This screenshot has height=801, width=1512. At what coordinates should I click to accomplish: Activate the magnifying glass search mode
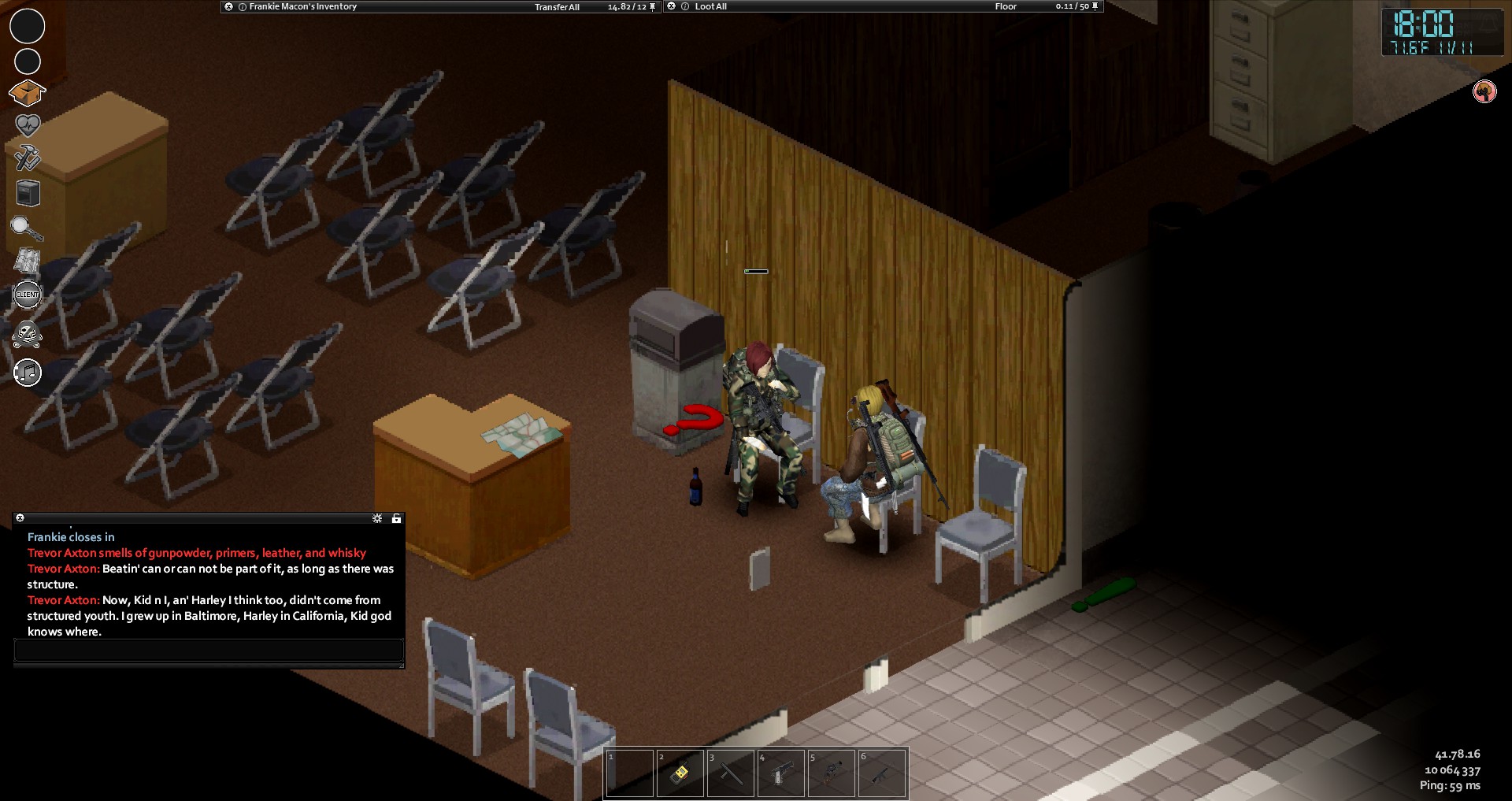[27, 228]
